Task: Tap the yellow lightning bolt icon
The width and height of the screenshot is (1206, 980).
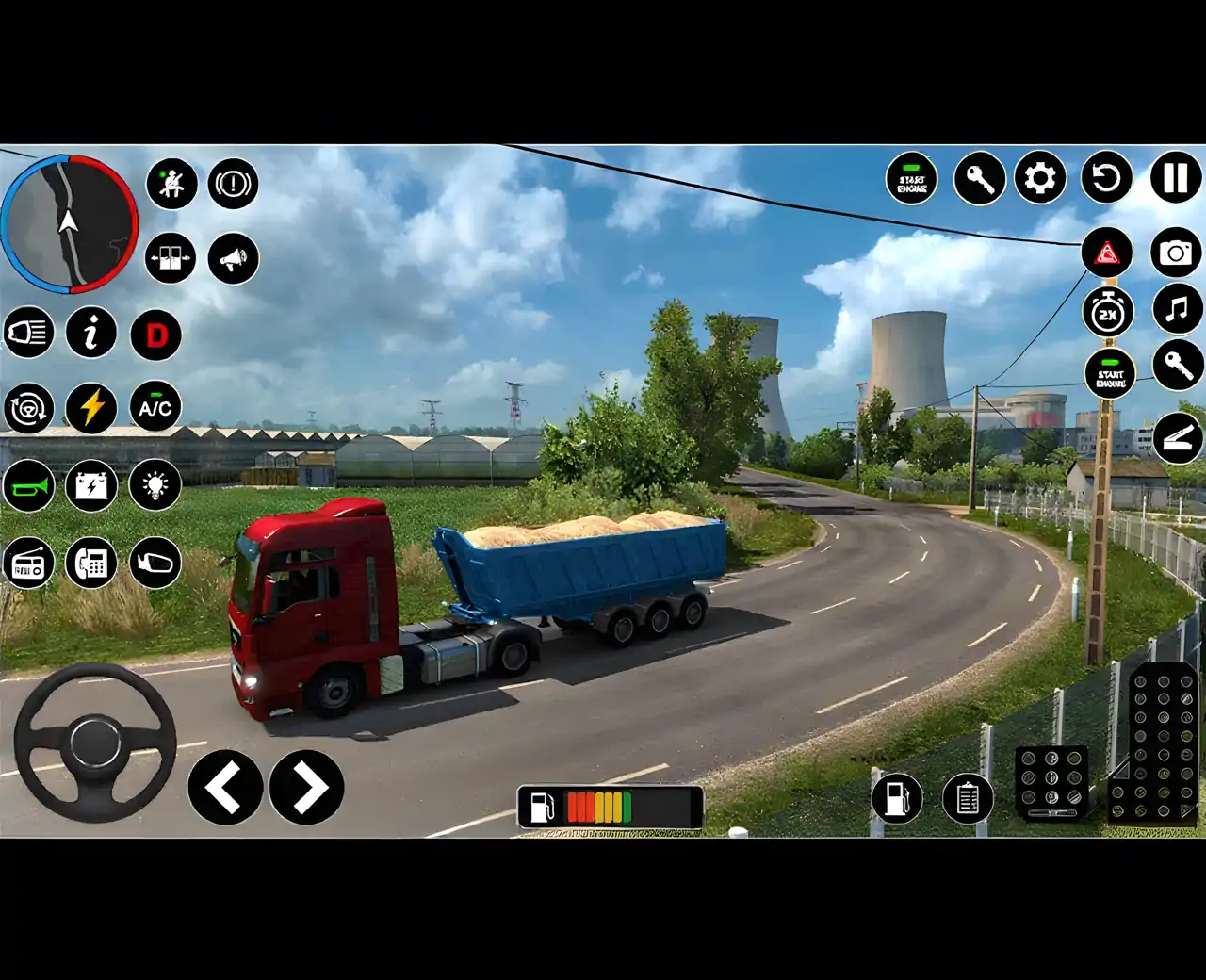Action: (x=91, y=407)
